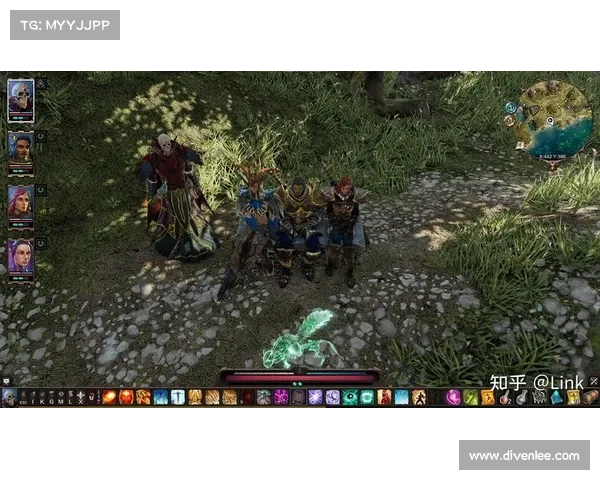Select the purple-haired companion portrait
This screenshot has width=600, height=480.
20,255
